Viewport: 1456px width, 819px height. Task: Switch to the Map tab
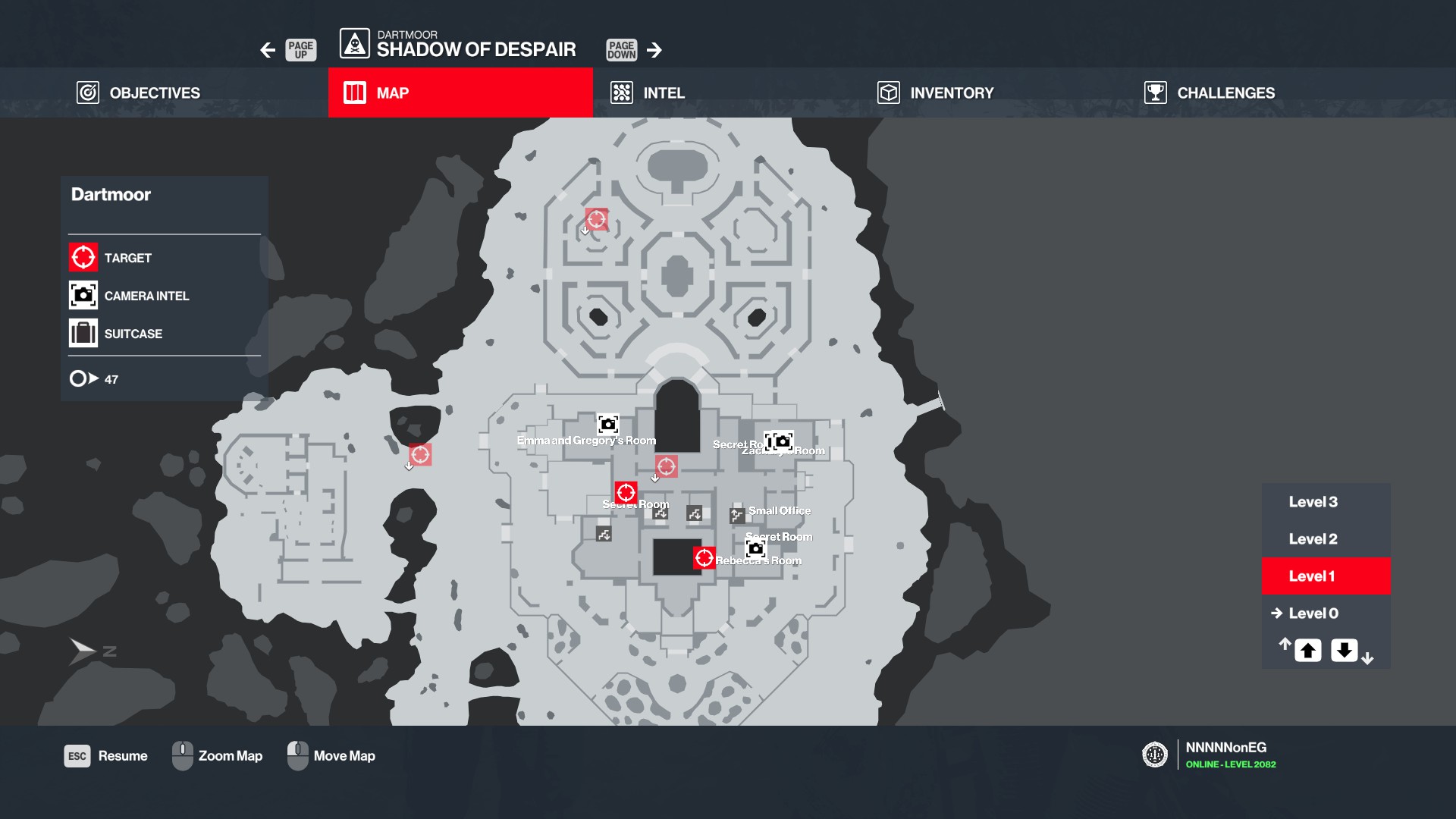(460, 93)
